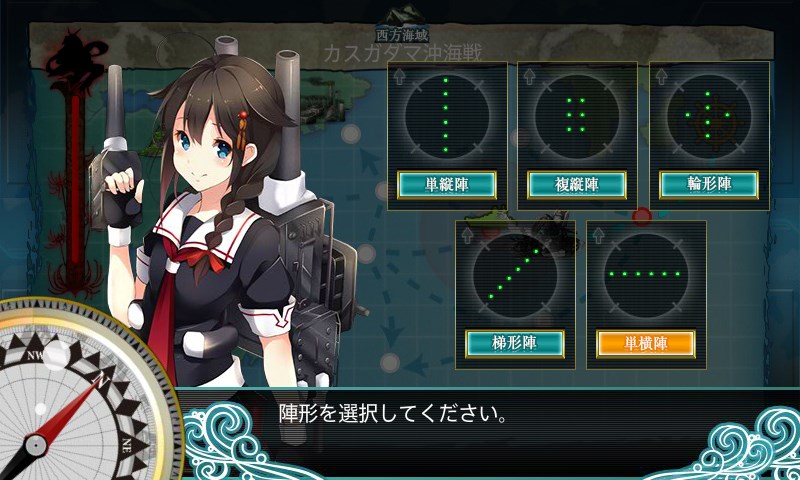Click the horizontal line radar display
The height and width of the screenshot is (480, 800).
point(645,274)
